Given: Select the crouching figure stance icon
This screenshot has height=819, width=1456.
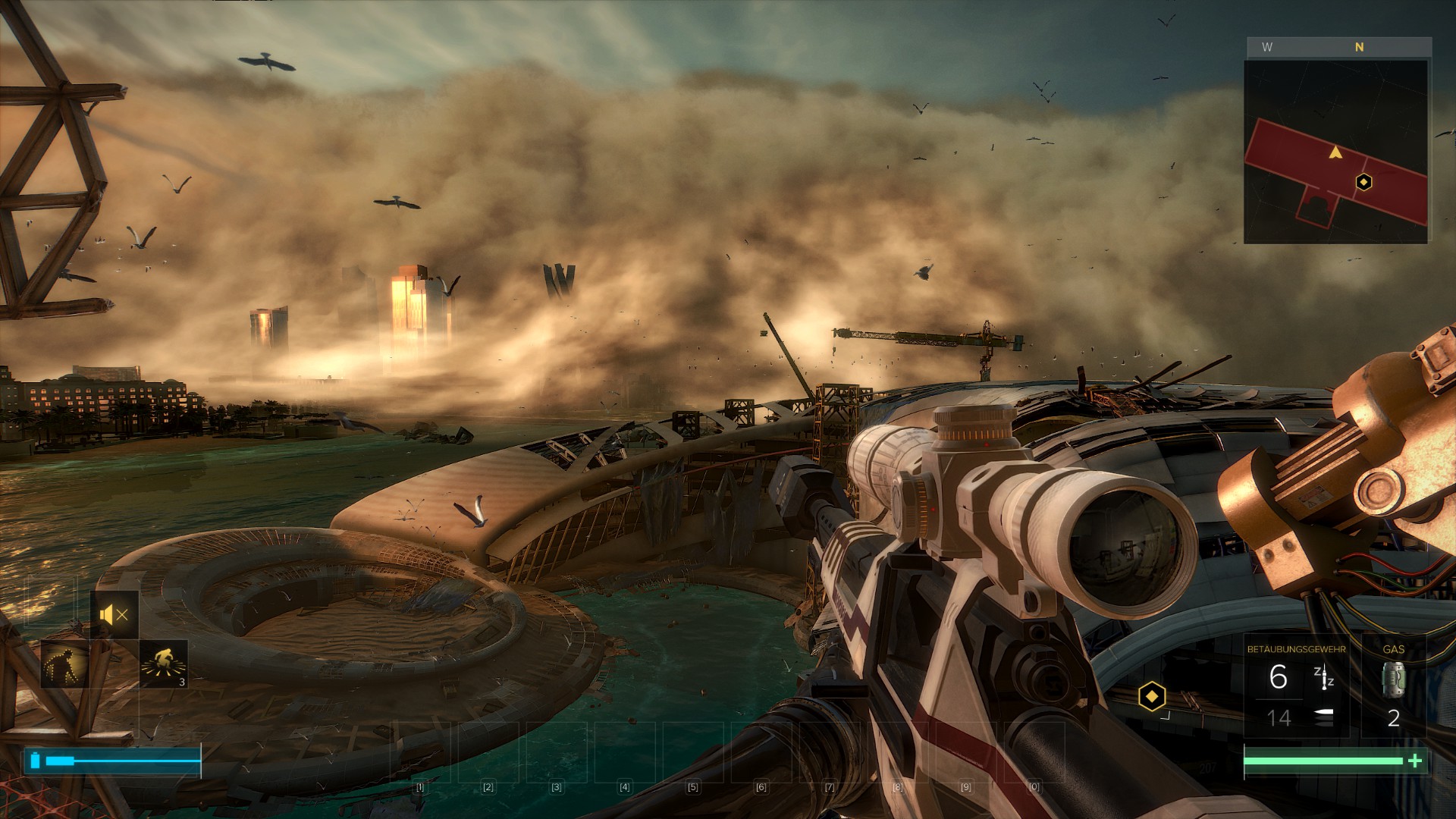Looking at the screenshot, I should (x=64, y=664).
